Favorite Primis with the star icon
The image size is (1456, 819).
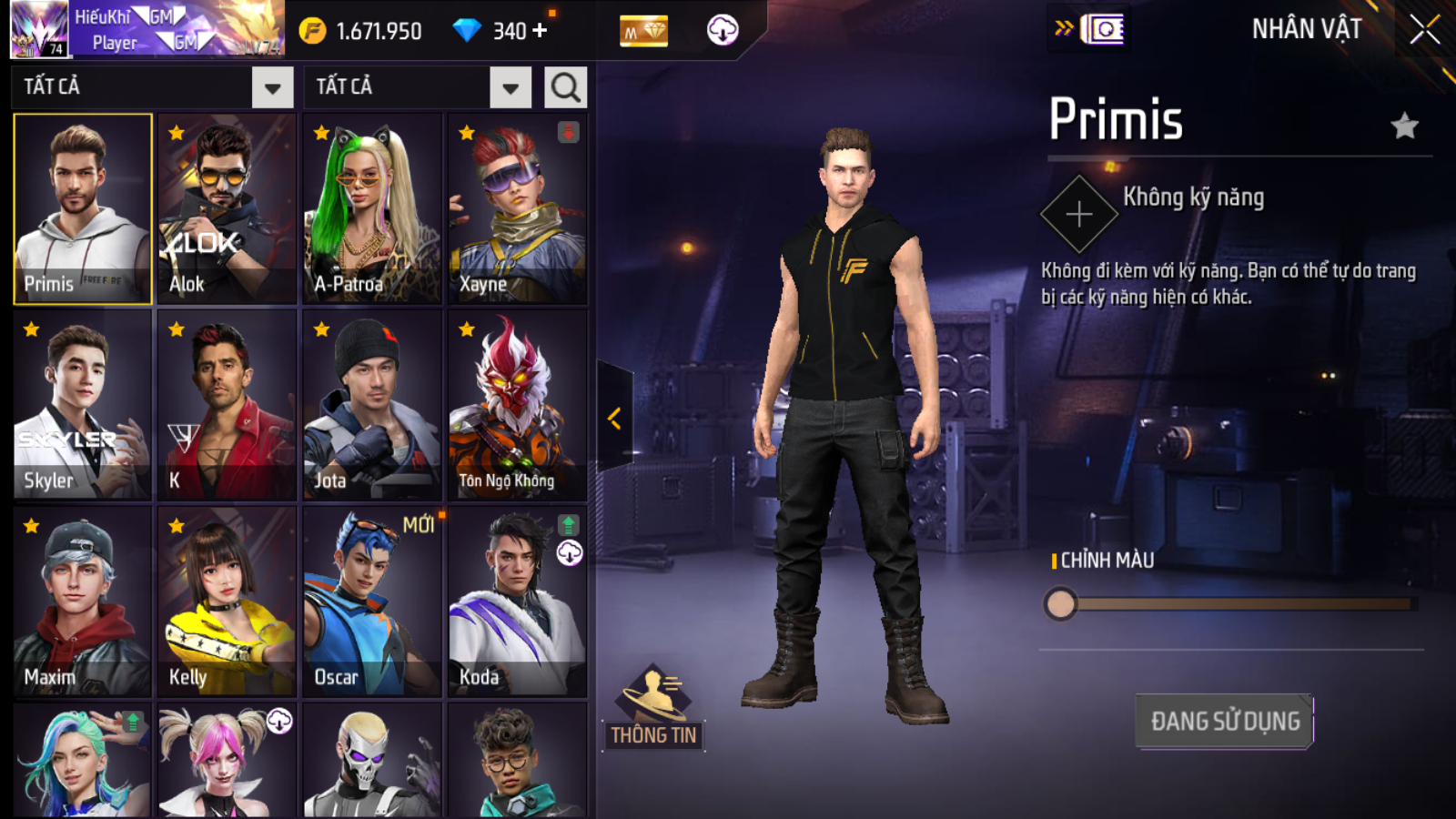coord(1405,126)
